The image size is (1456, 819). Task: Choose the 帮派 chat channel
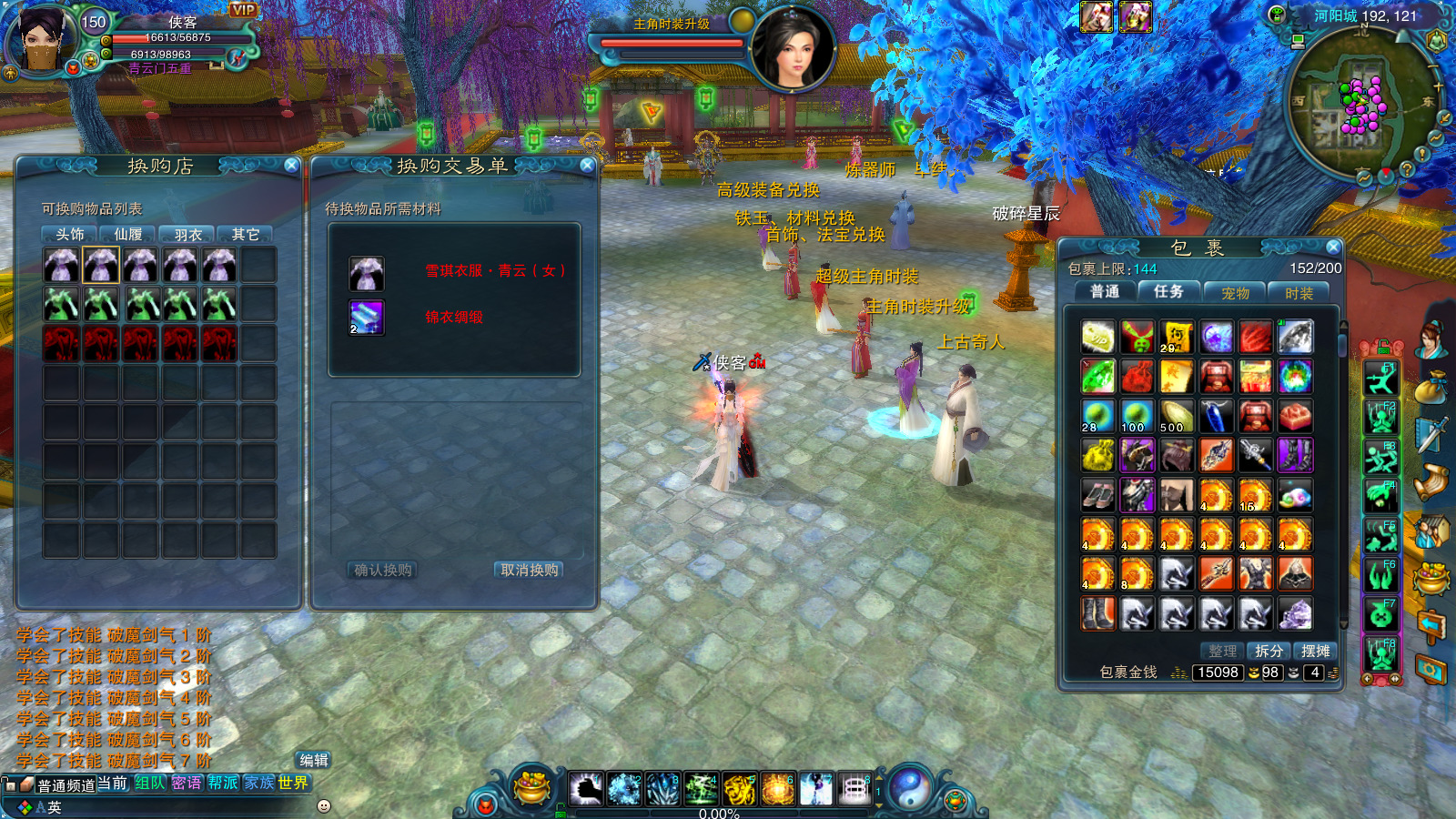tap(223, 783)
